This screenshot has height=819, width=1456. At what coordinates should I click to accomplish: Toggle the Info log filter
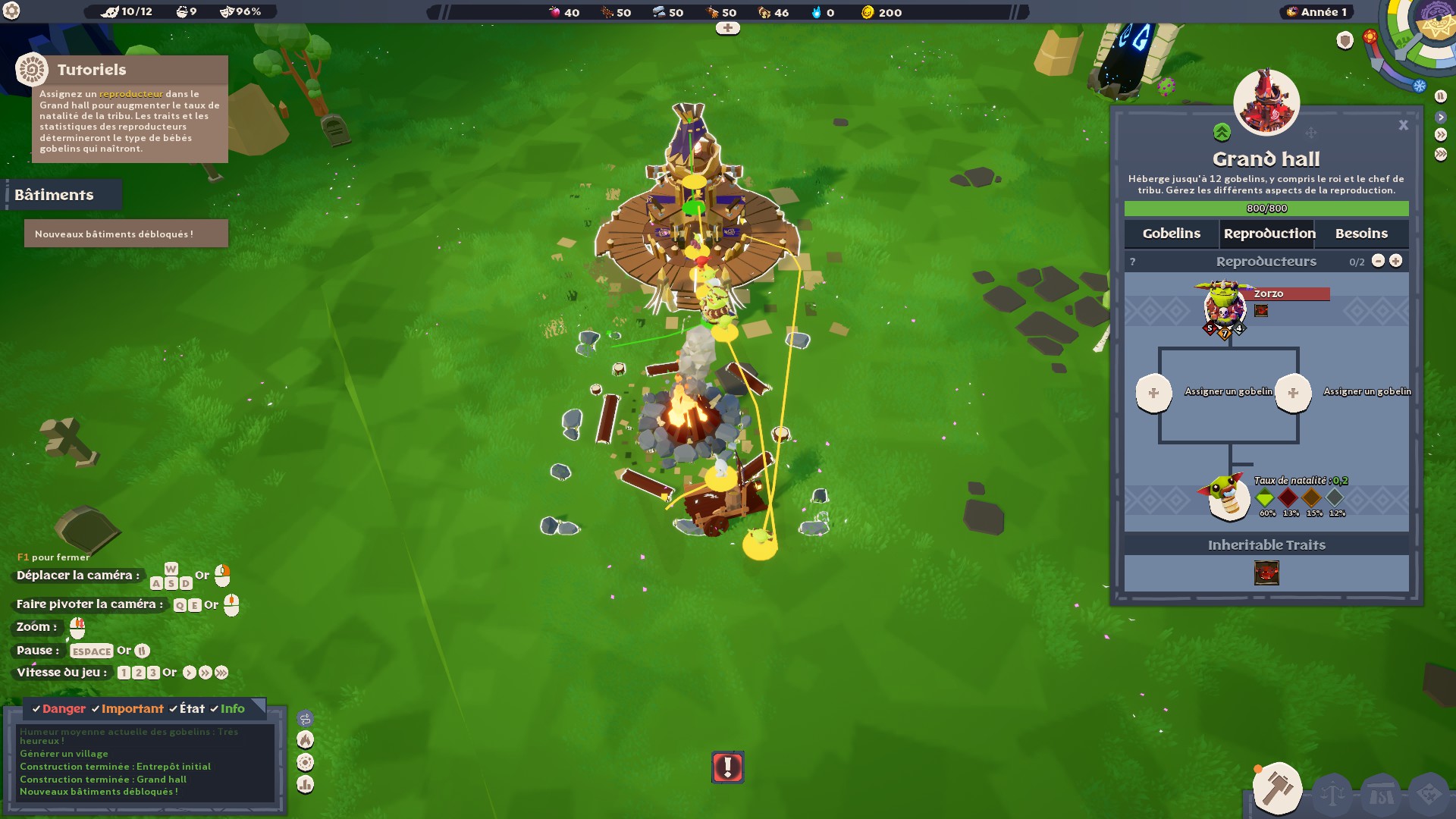click(233, 708)
